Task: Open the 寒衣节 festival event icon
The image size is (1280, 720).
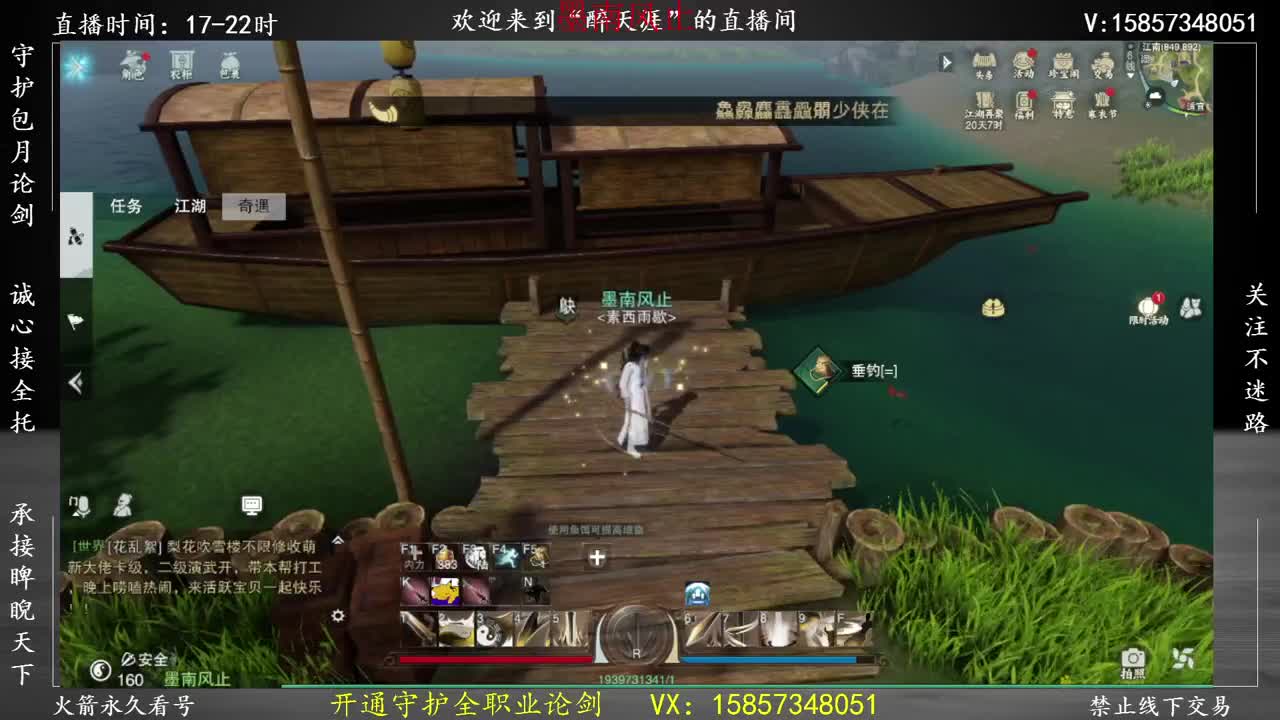Action: [1102, 101]
